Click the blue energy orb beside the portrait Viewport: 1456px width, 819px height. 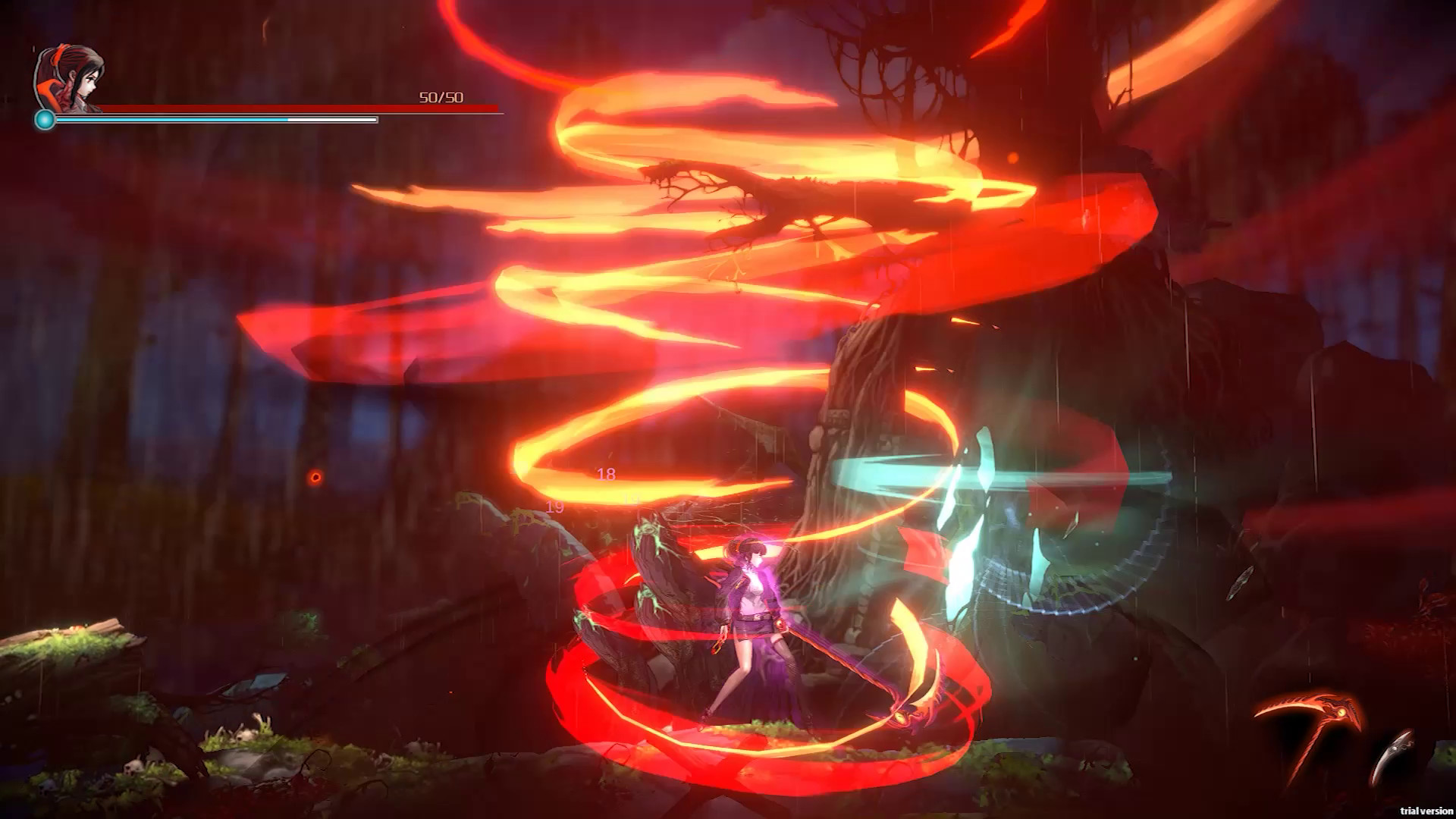pos(44,118)
